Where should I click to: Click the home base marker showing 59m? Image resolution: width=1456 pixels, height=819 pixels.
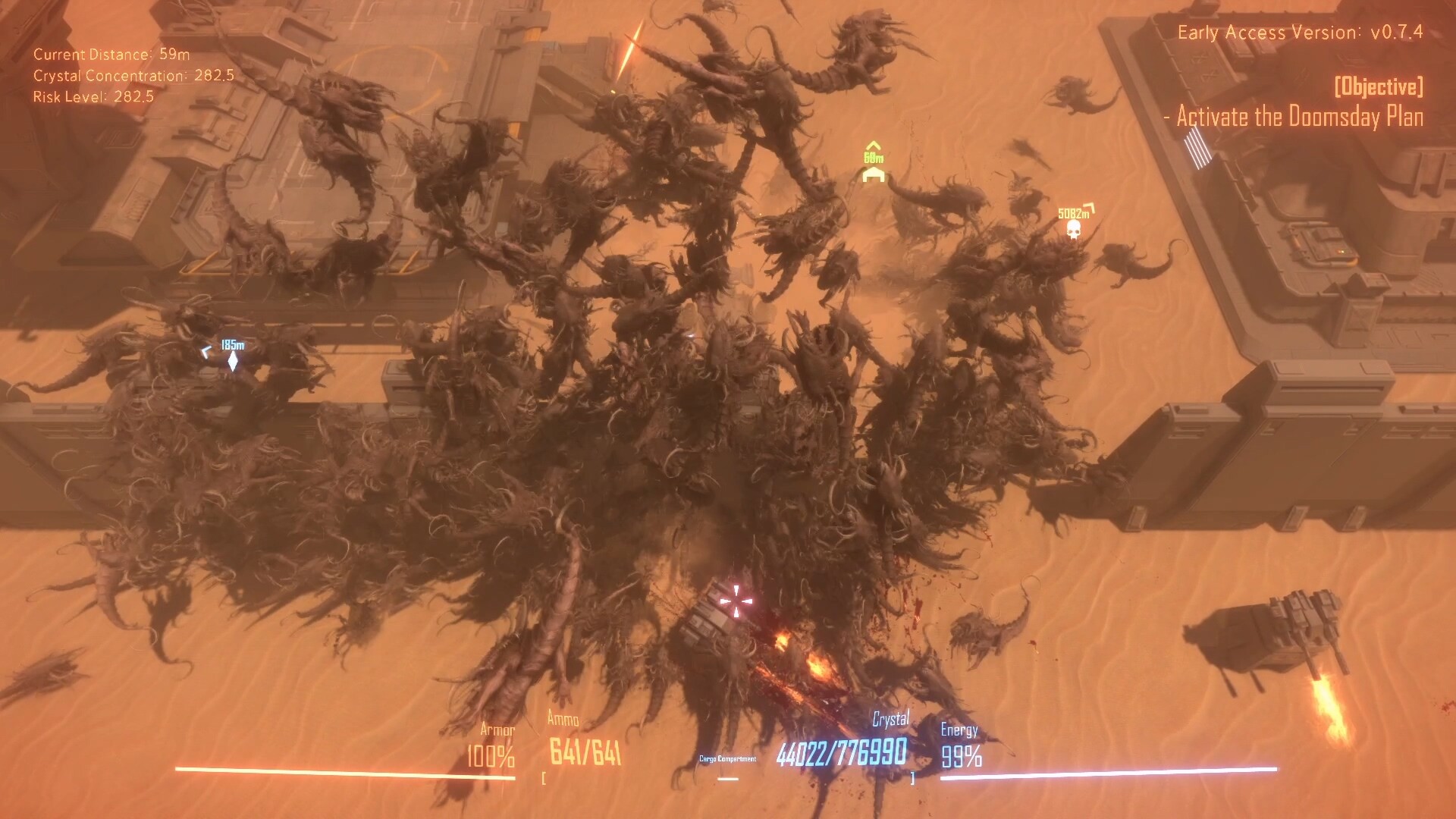click(874, 174)
